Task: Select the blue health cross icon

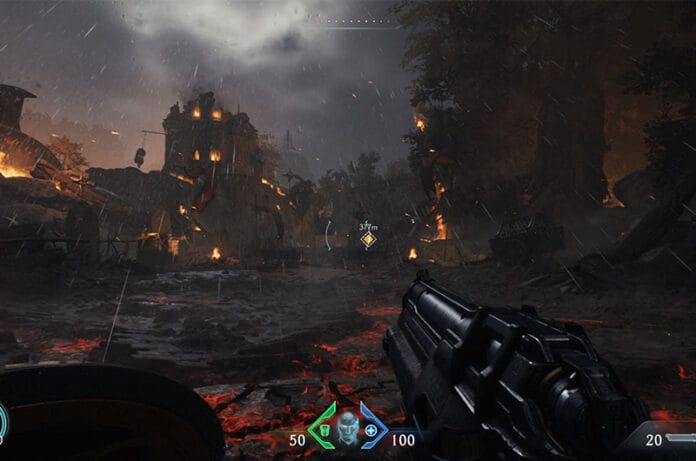Action: click(372, 430)
